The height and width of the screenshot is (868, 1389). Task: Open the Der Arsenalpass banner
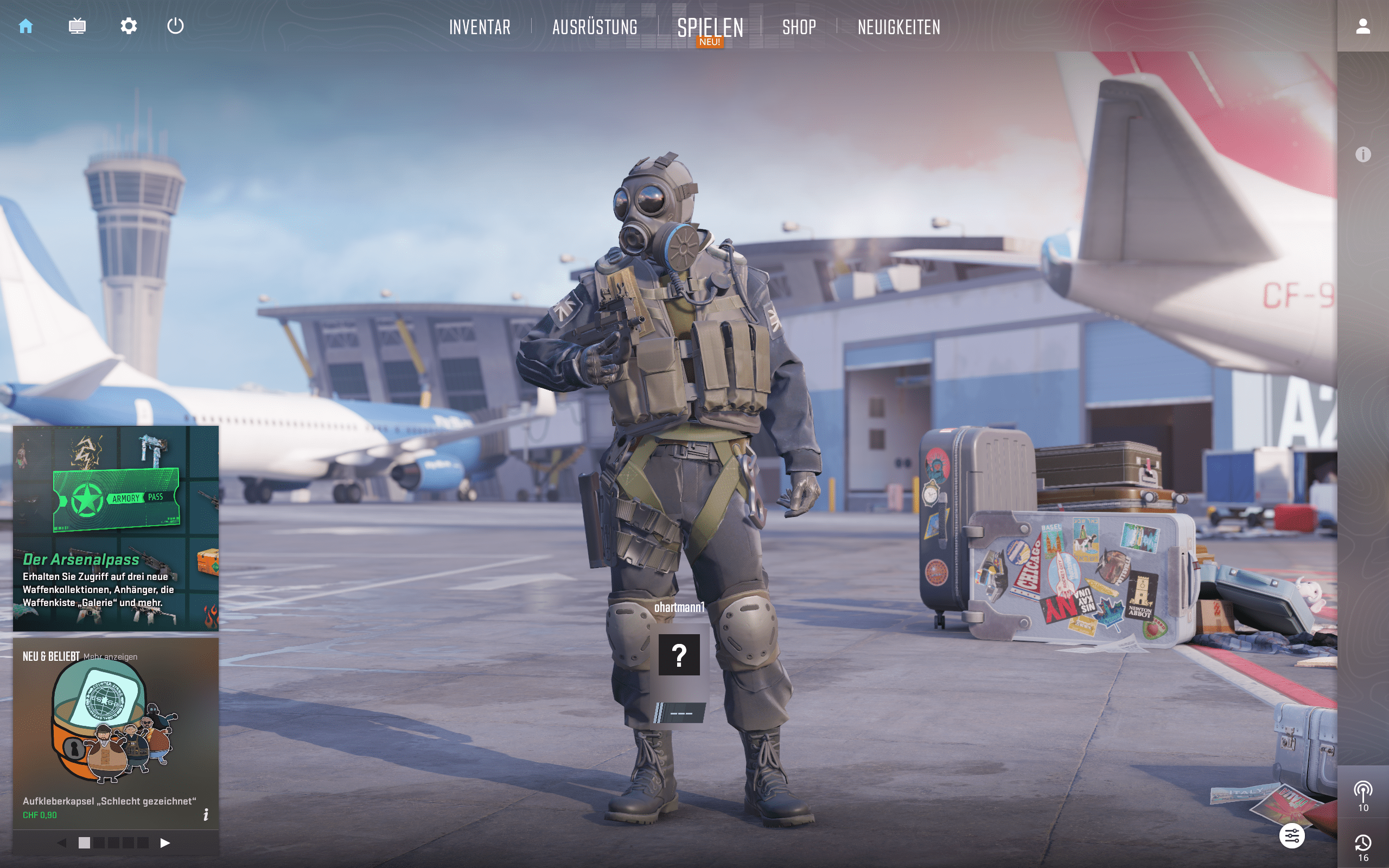(116, 528)
